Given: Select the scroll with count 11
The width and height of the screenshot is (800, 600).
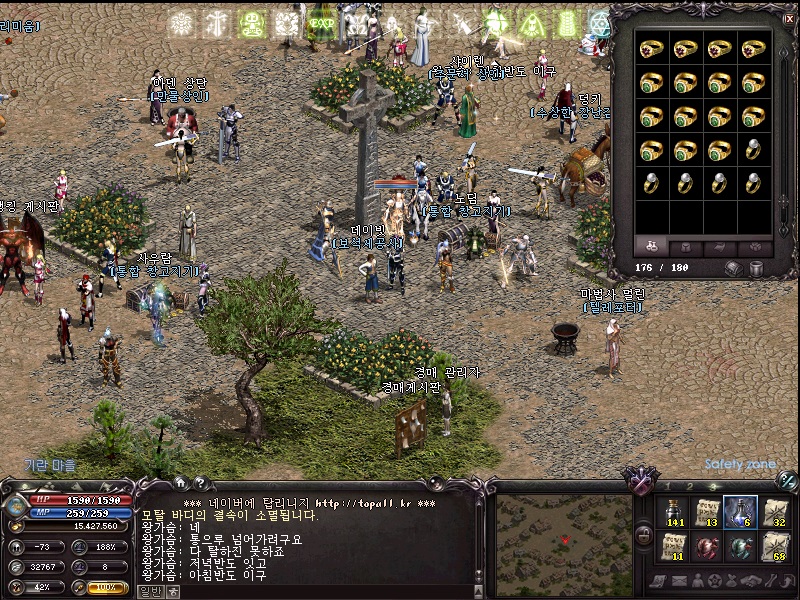Looking at the screenshot, I should [x=673, y=547].
